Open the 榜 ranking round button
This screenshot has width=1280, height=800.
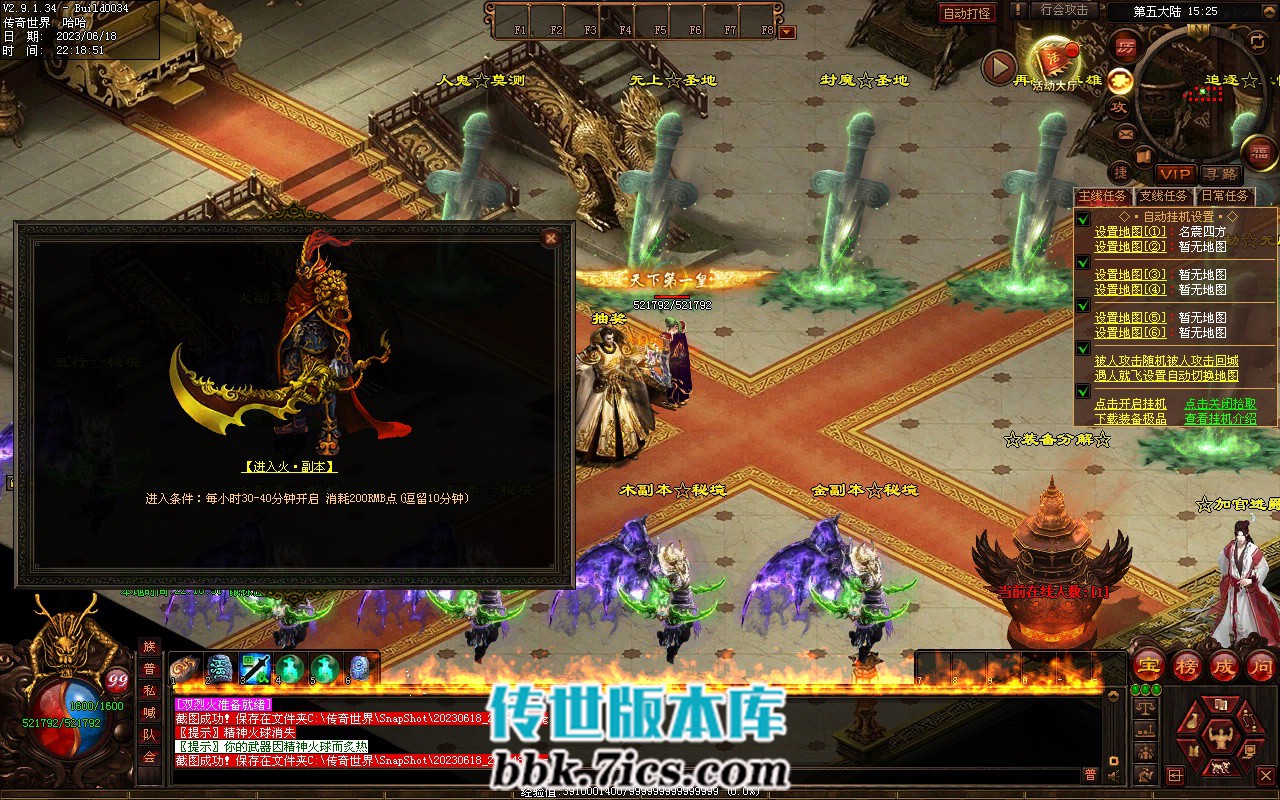click(x=1187, y=665)
